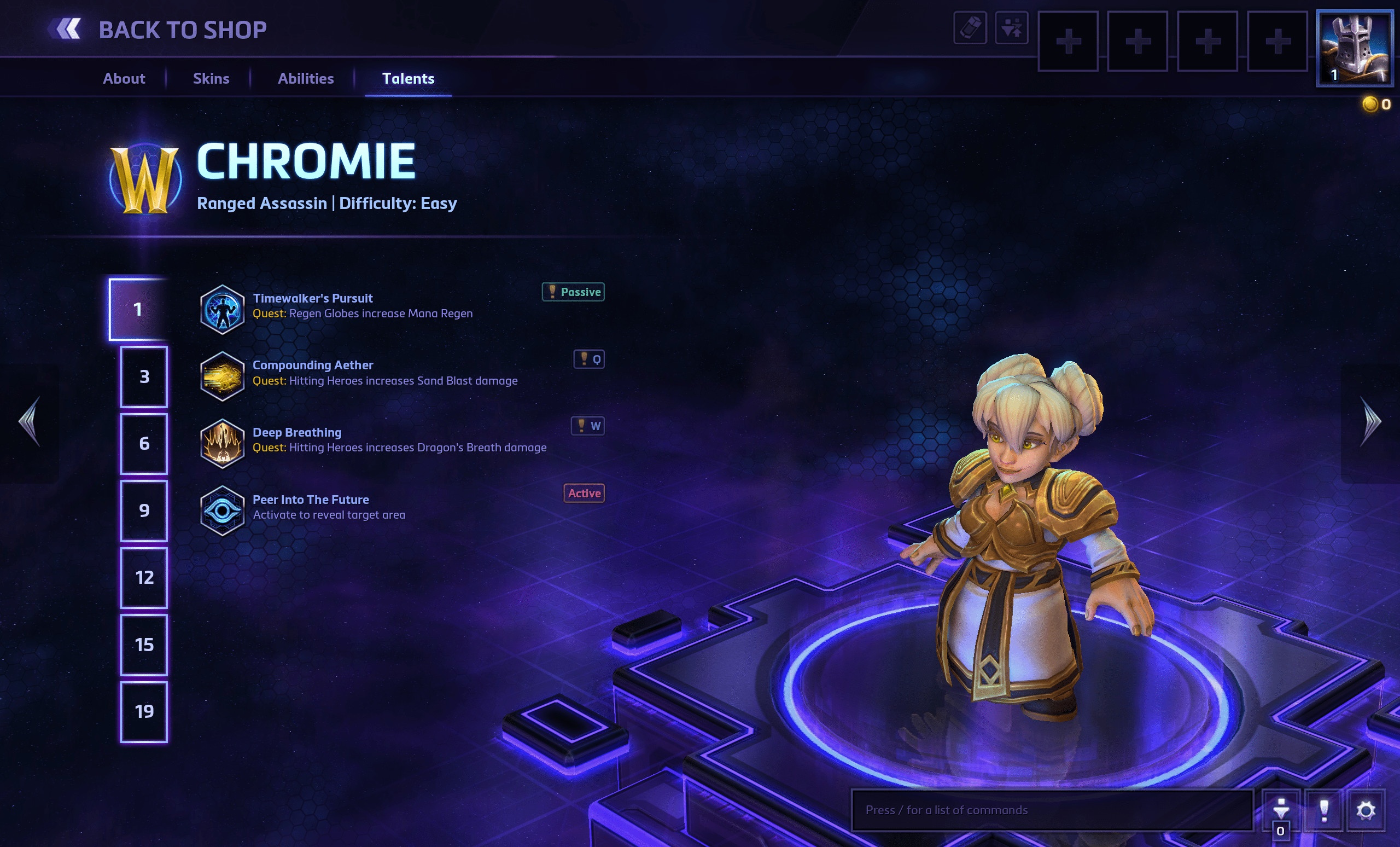Go back to the shop
1400x847 pixels.
(158, 30)
